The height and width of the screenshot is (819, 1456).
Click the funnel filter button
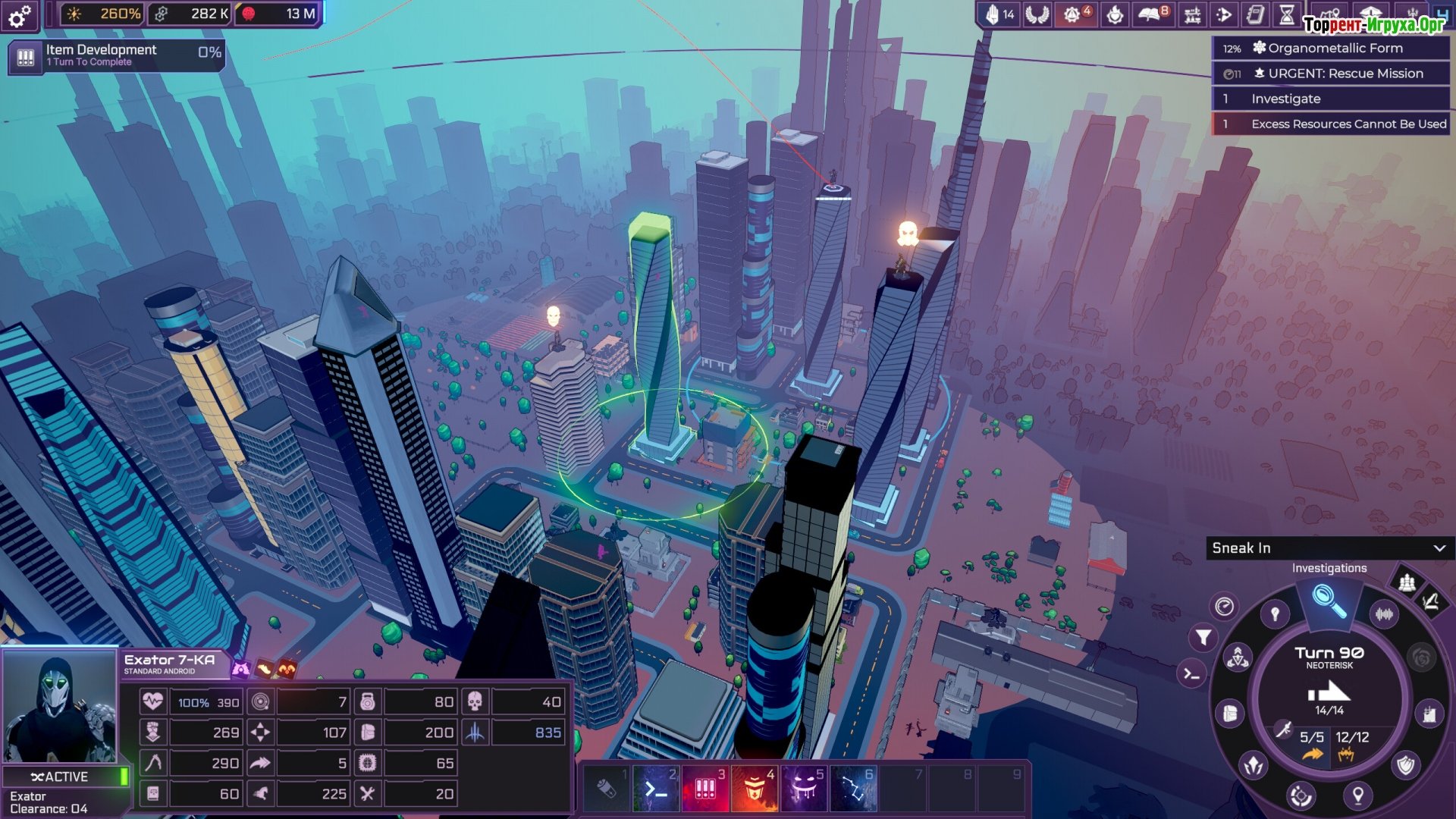1203,638
